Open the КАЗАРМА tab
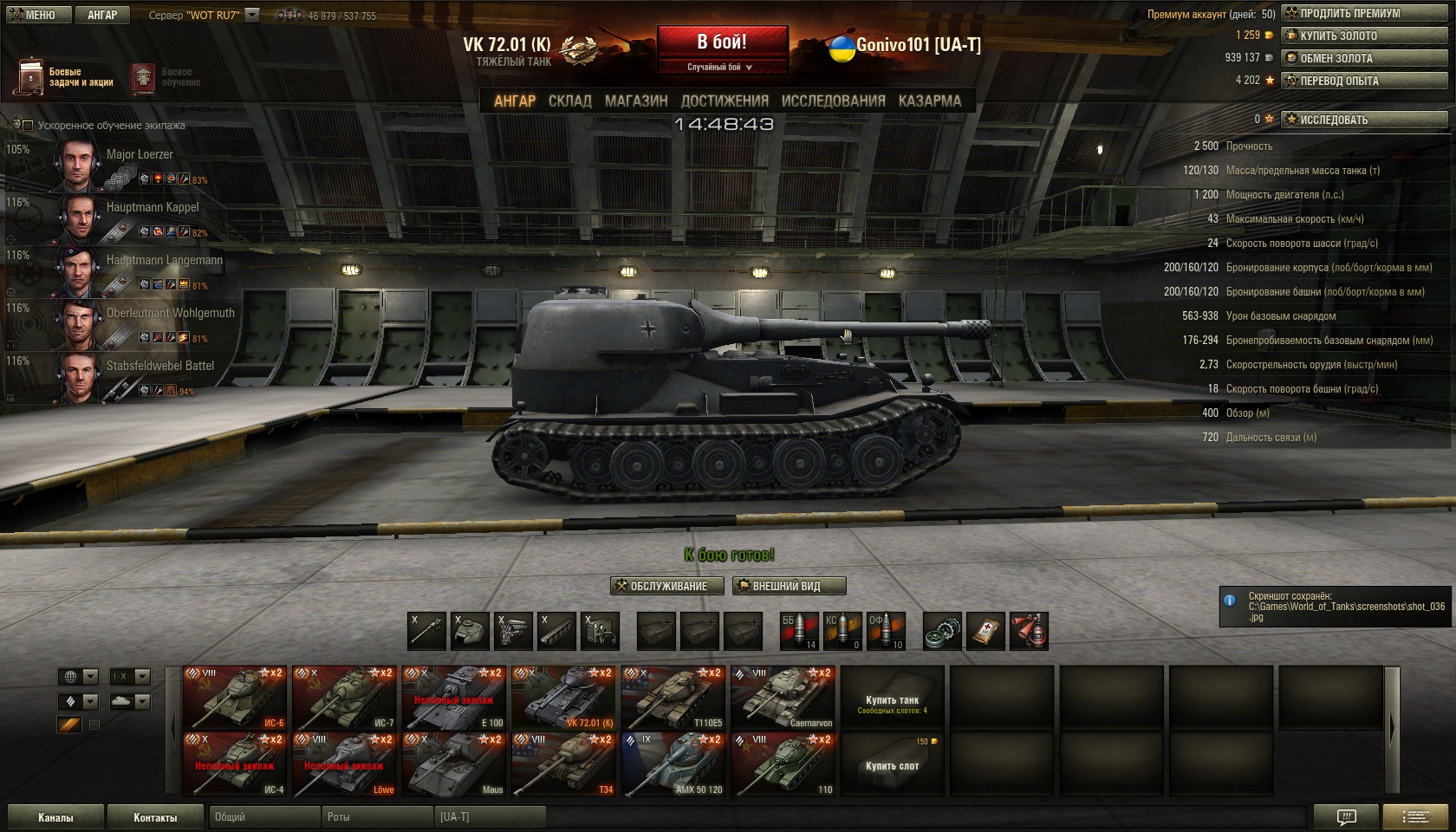This screenshot has height=832, width=1456. pos(929,101)
